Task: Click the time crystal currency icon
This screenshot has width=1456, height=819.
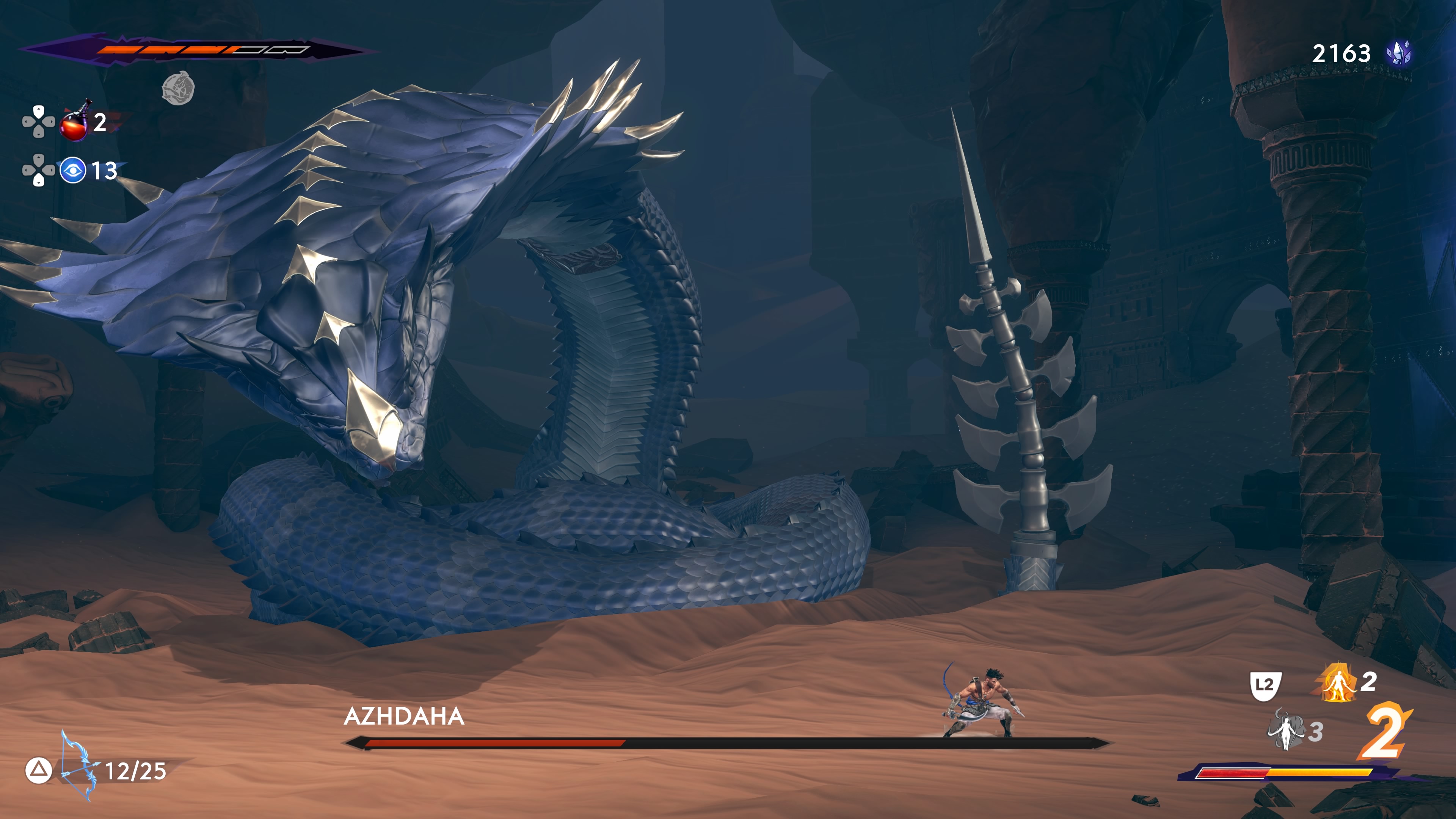Action: (x=1398, y=54)
